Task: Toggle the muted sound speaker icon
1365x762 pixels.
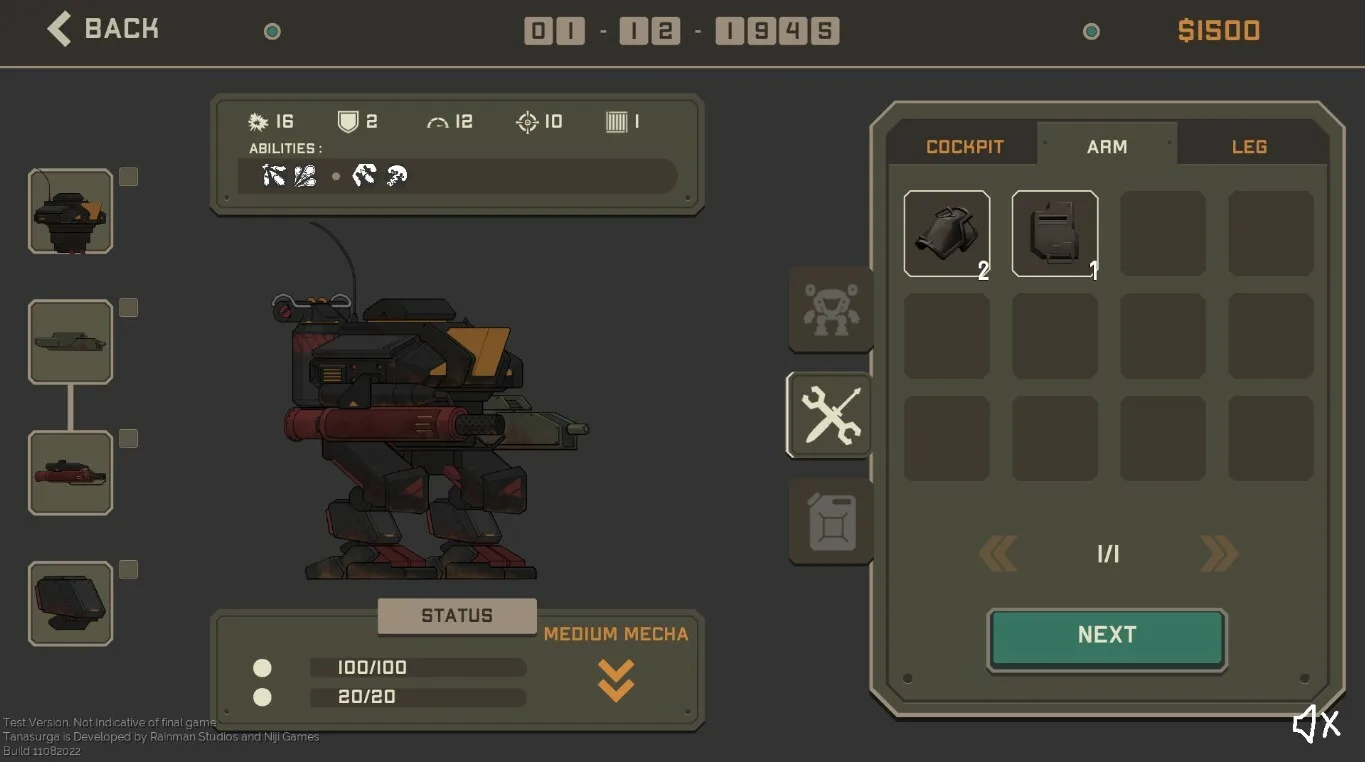Action: (x=1315, y=724)
